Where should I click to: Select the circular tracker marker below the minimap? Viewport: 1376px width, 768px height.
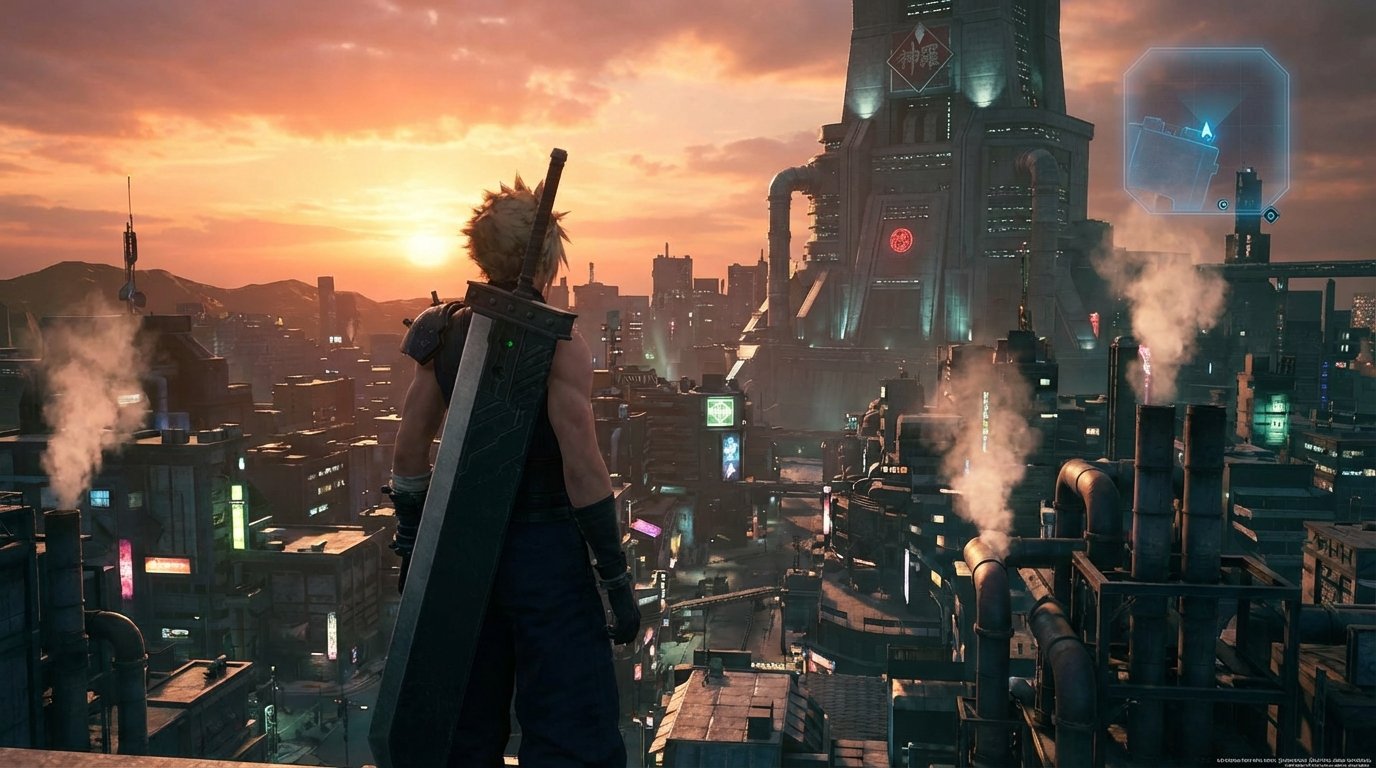pos(1223,205)
